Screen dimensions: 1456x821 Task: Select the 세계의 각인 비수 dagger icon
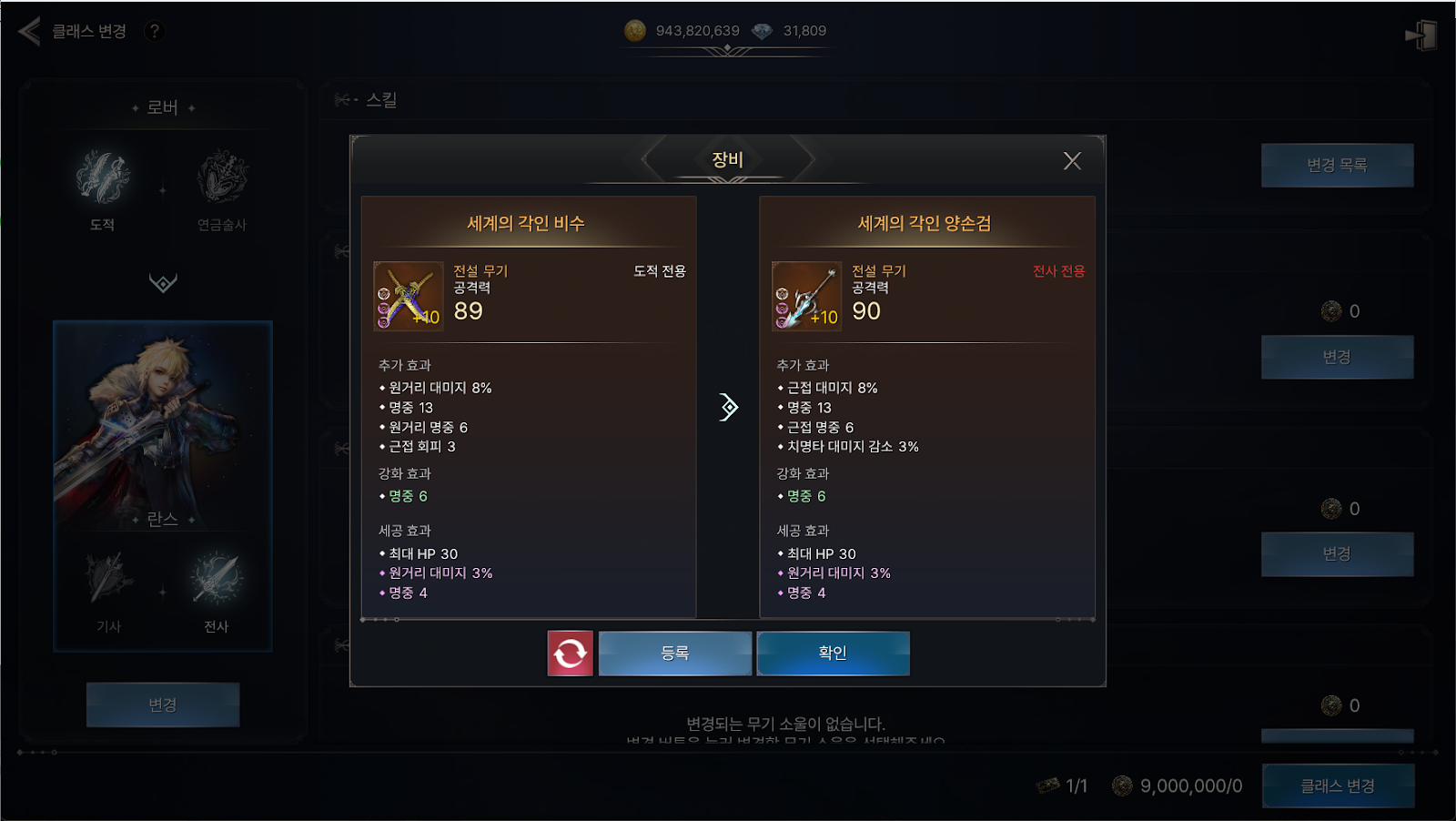[409, 296]
